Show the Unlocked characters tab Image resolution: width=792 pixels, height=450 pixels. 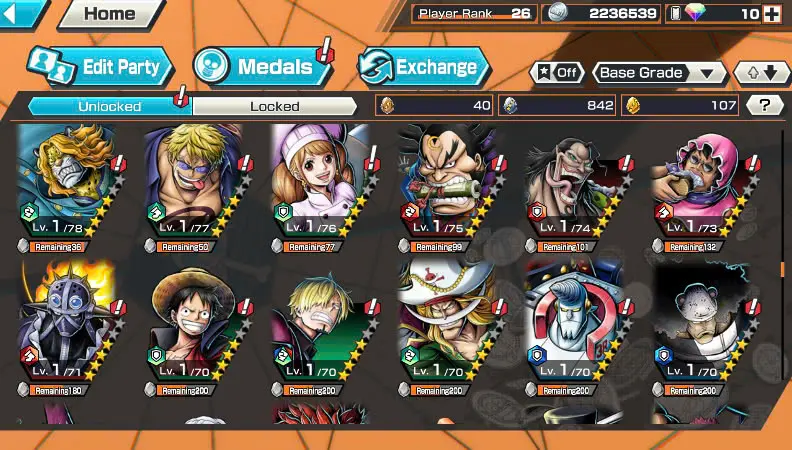pos(110,106)
